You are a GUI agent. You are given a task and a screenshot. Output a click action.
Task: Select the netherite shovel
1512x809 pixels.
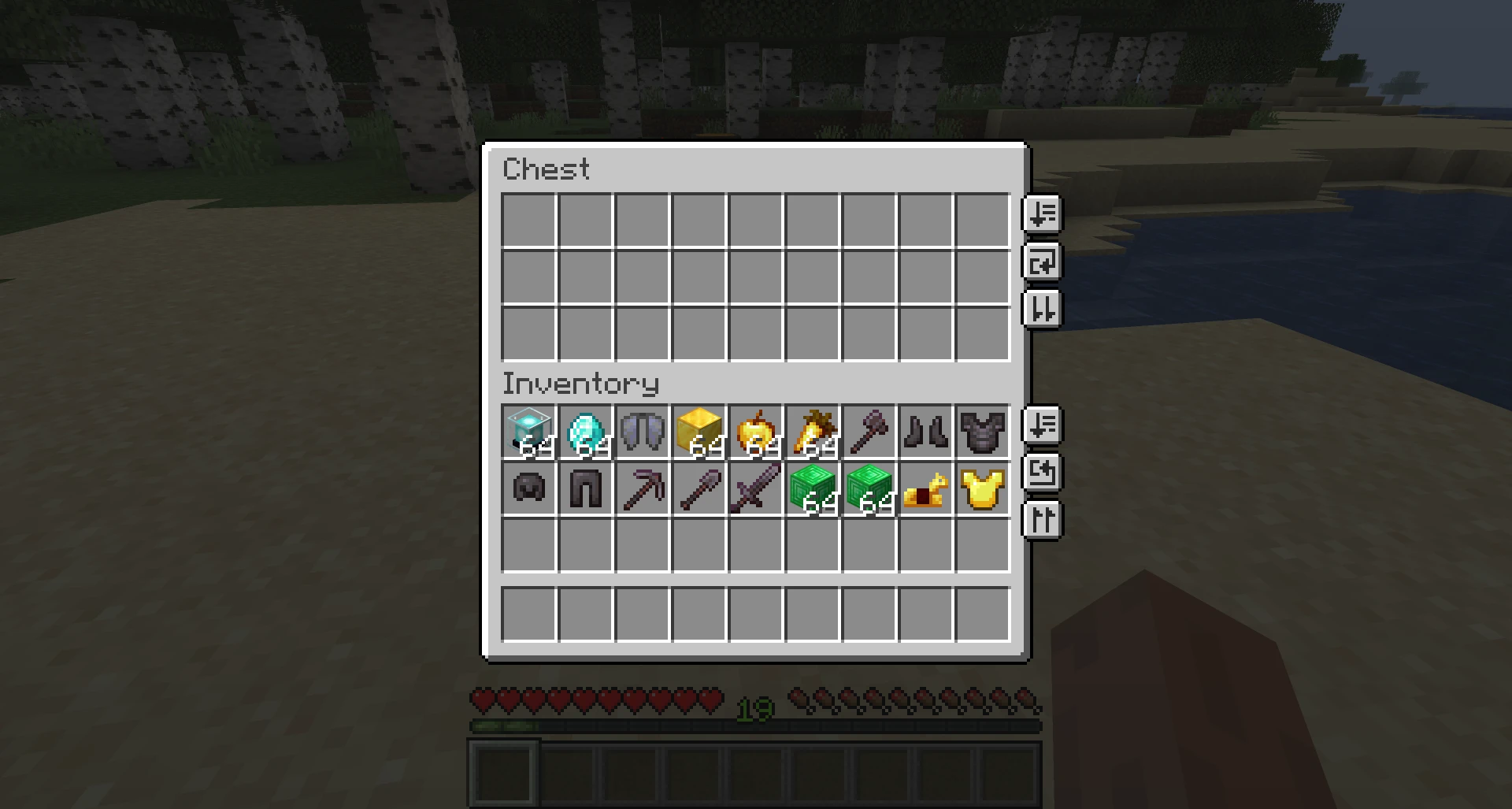tap(699, 488)
